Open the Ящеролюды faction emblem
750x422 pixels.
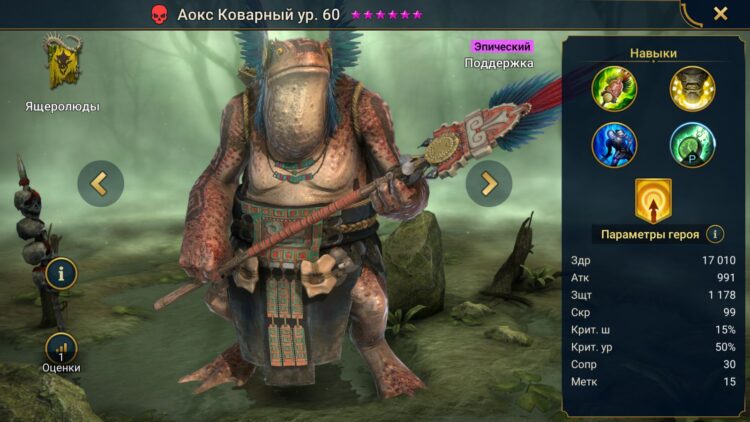click(x=62, y=63)
